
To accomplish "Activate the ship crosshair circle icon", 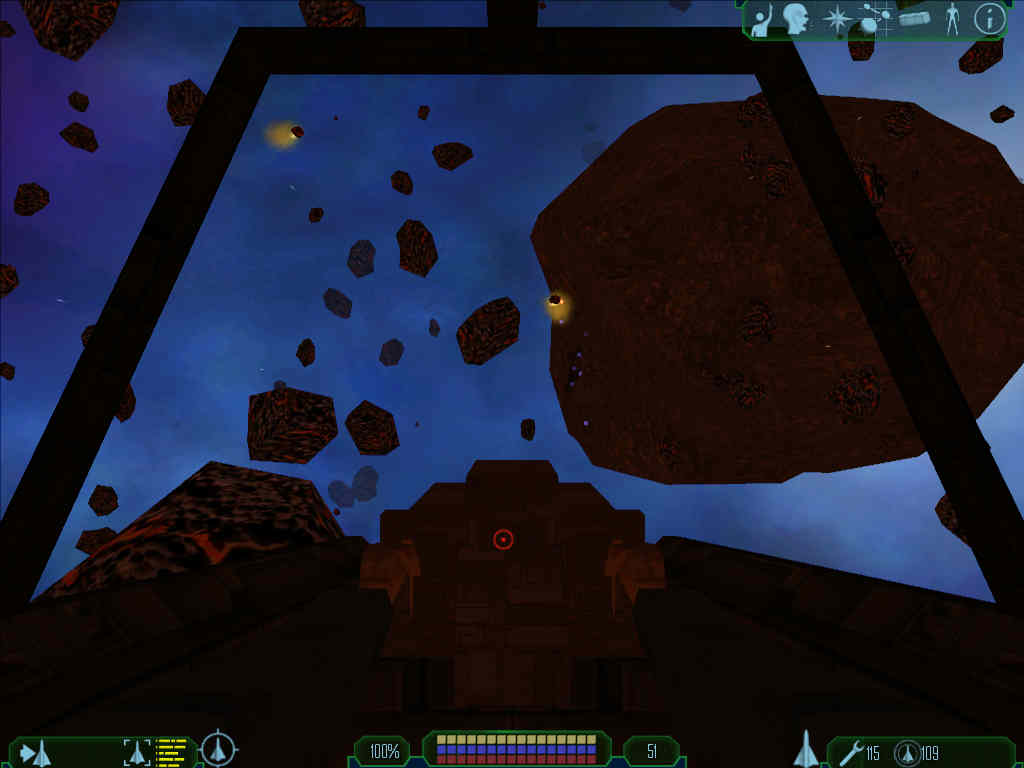I will 218,749.
